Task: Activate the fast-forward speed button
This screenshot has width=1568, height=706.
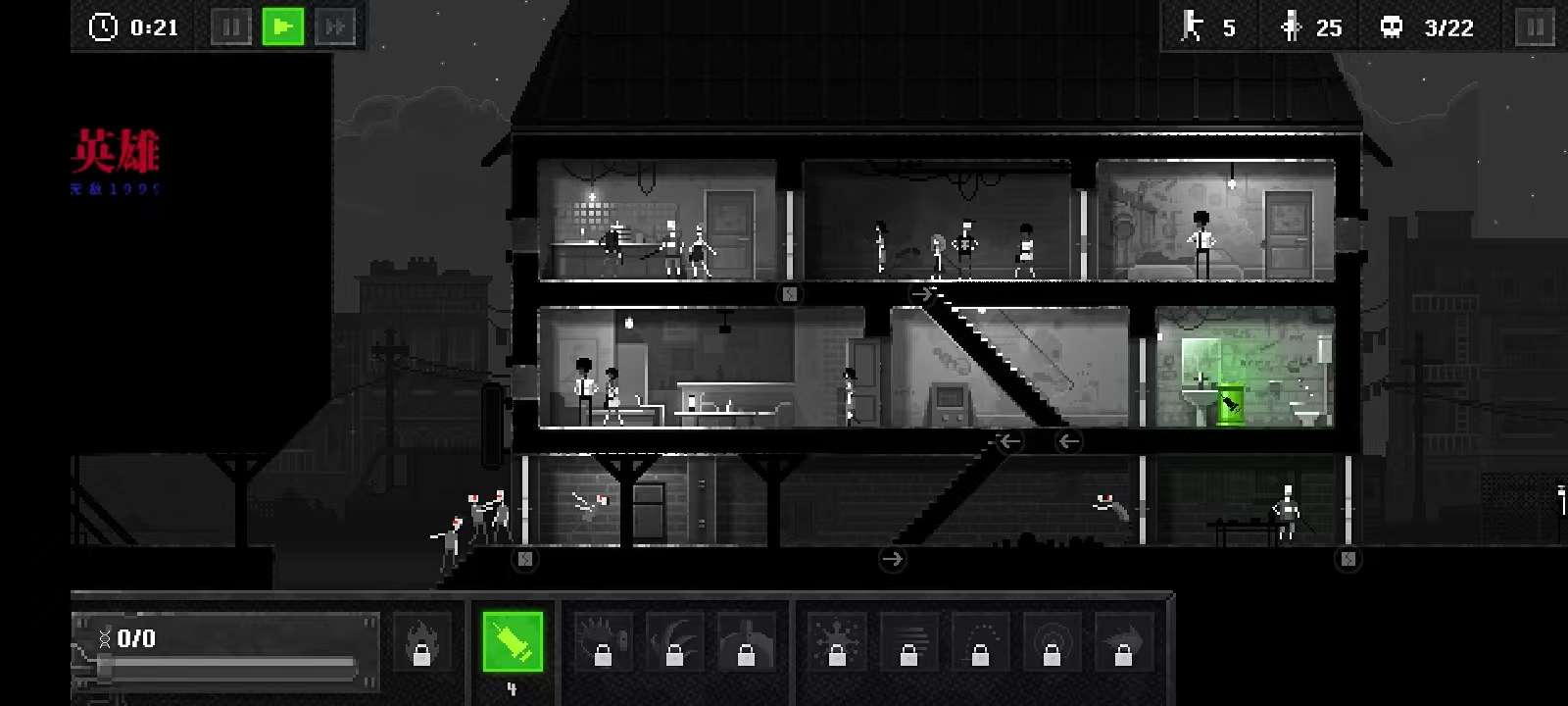Action: click(335, 27)
